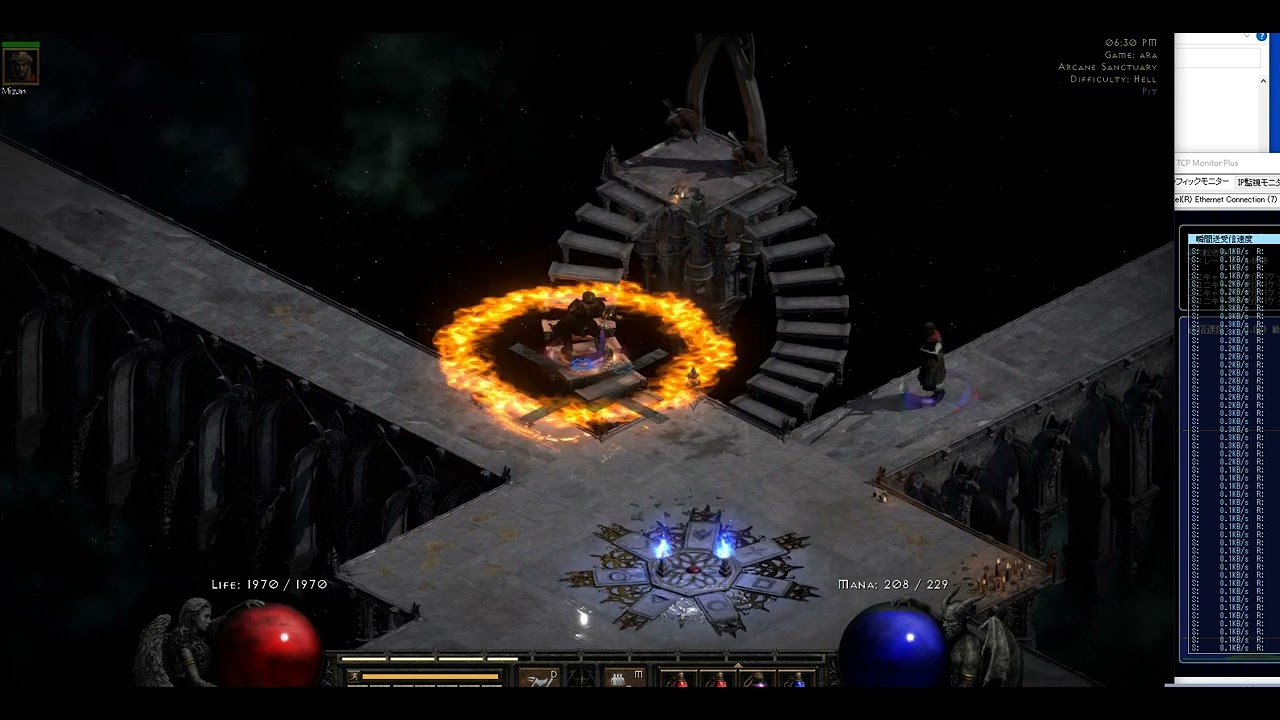The height and width of the screenshot is (720, 1280).
Task: Select the Ethernet Connection (7) adapter row
Action: point(1227,200)
